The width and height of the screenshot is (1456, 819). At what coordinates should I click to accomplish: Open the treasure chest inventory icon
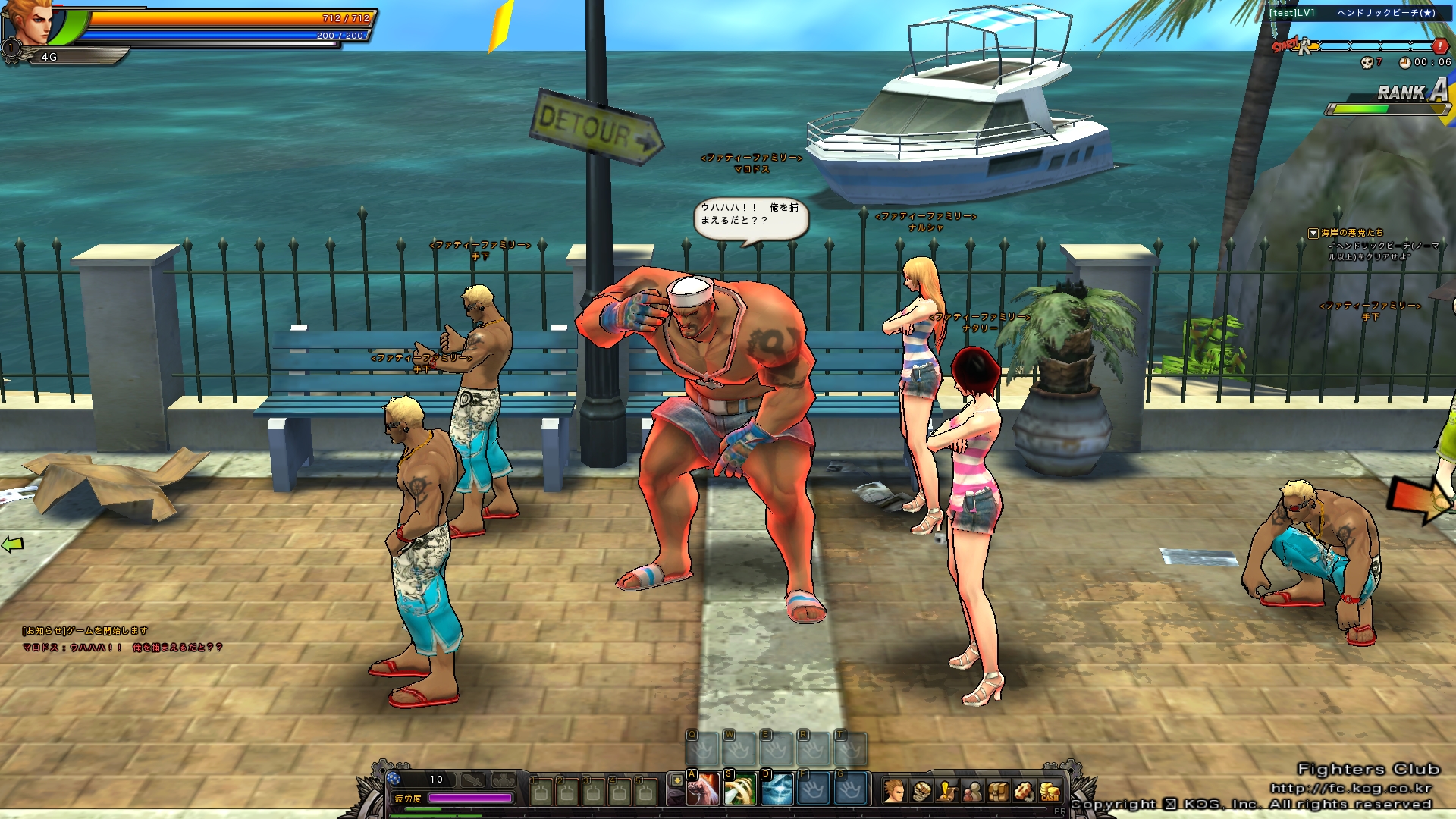tap(999, 792)
